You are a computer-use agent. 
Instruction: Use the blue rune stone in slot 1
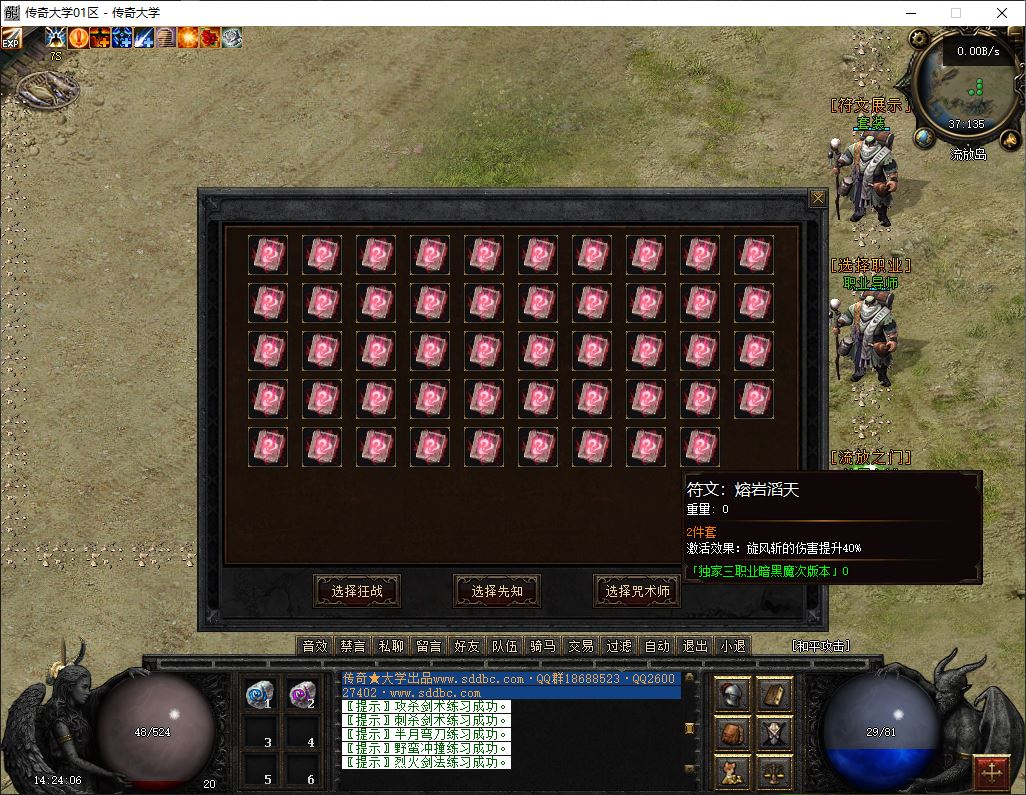(258, 692)
